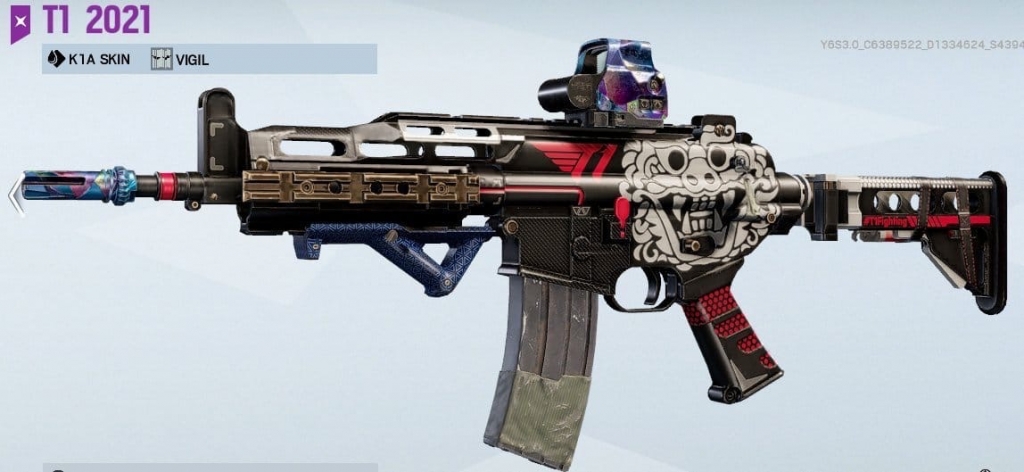Select the Vigil operator icon
The width and height of the screenshot is (1024, 472).
pos(162,59)
